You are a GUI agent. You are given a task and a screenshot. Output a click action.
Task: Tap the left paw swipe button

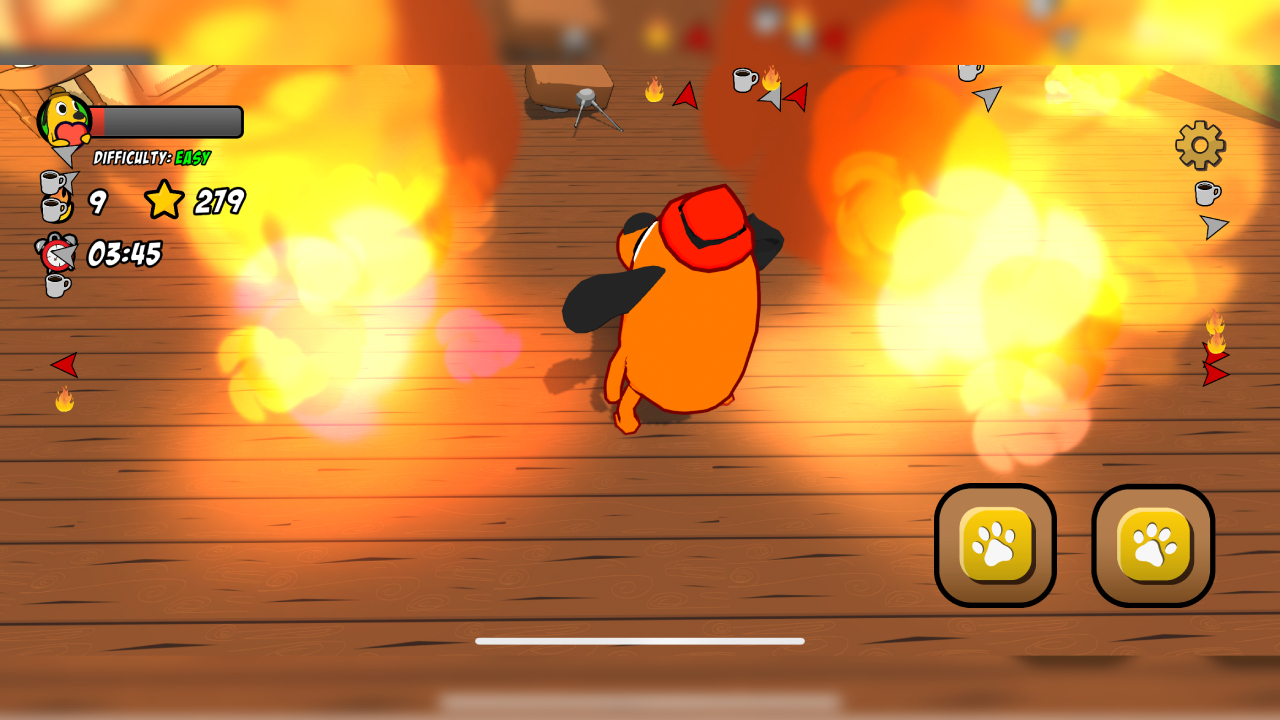[x=995, y=545]
